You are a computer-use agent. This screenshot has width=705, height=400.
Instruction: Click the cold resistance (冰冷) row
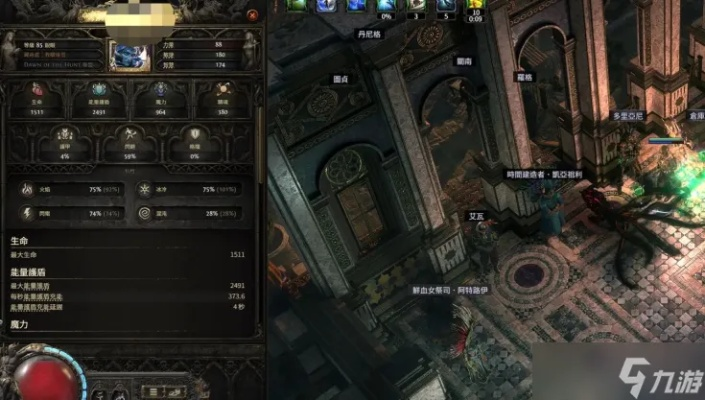tap(190, 189)
